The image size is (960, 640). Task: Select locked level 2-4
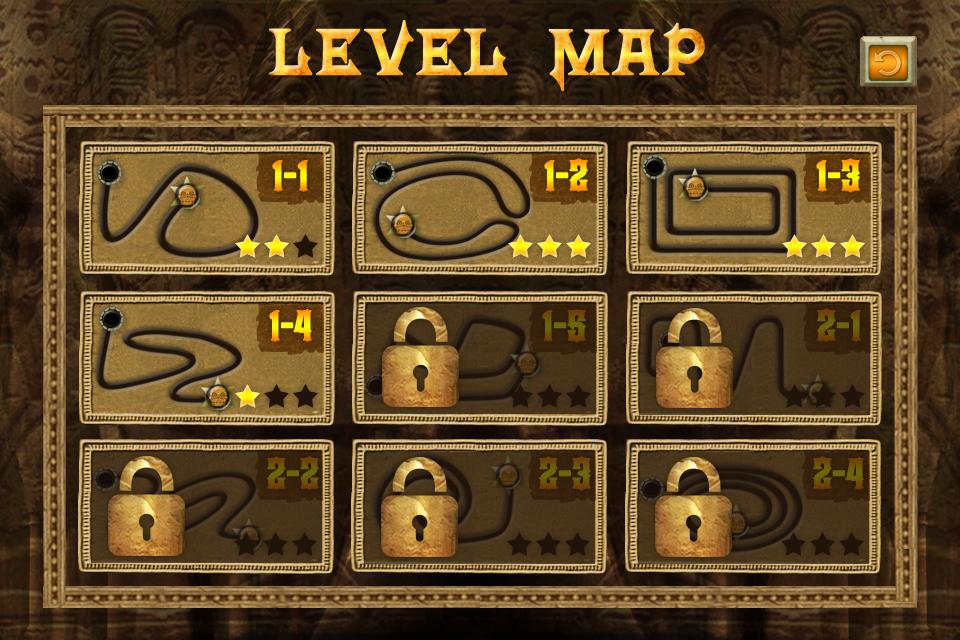[x=753, y=505]
